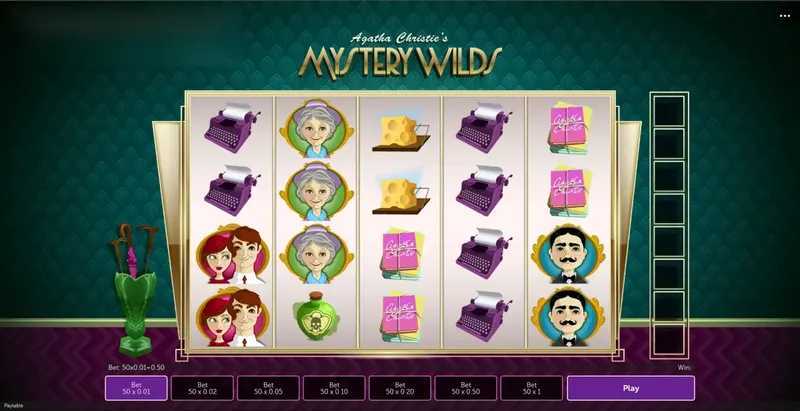Click Play to spin the reels
Screen dimensions: 800x411
pos(630,388)
